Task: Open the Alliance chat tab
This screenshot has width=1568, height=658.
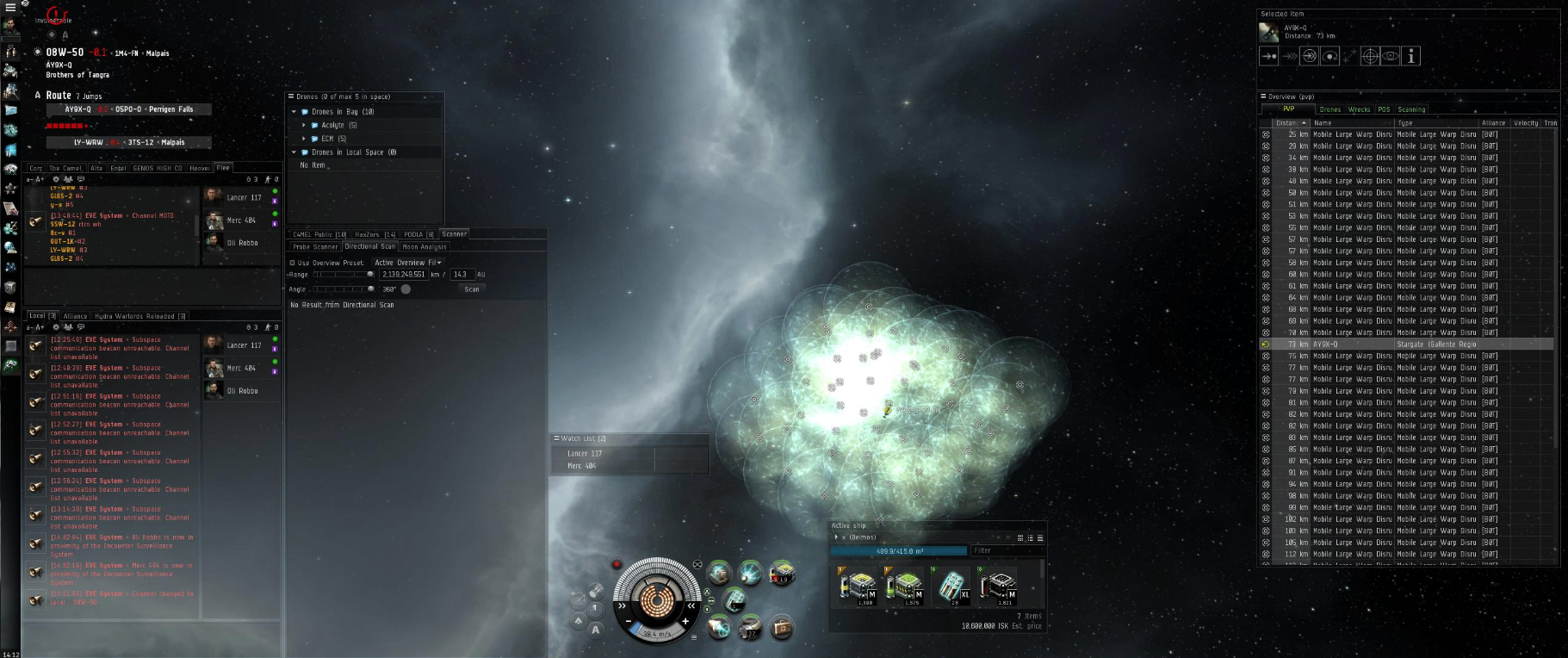Action: pos(75,316)
